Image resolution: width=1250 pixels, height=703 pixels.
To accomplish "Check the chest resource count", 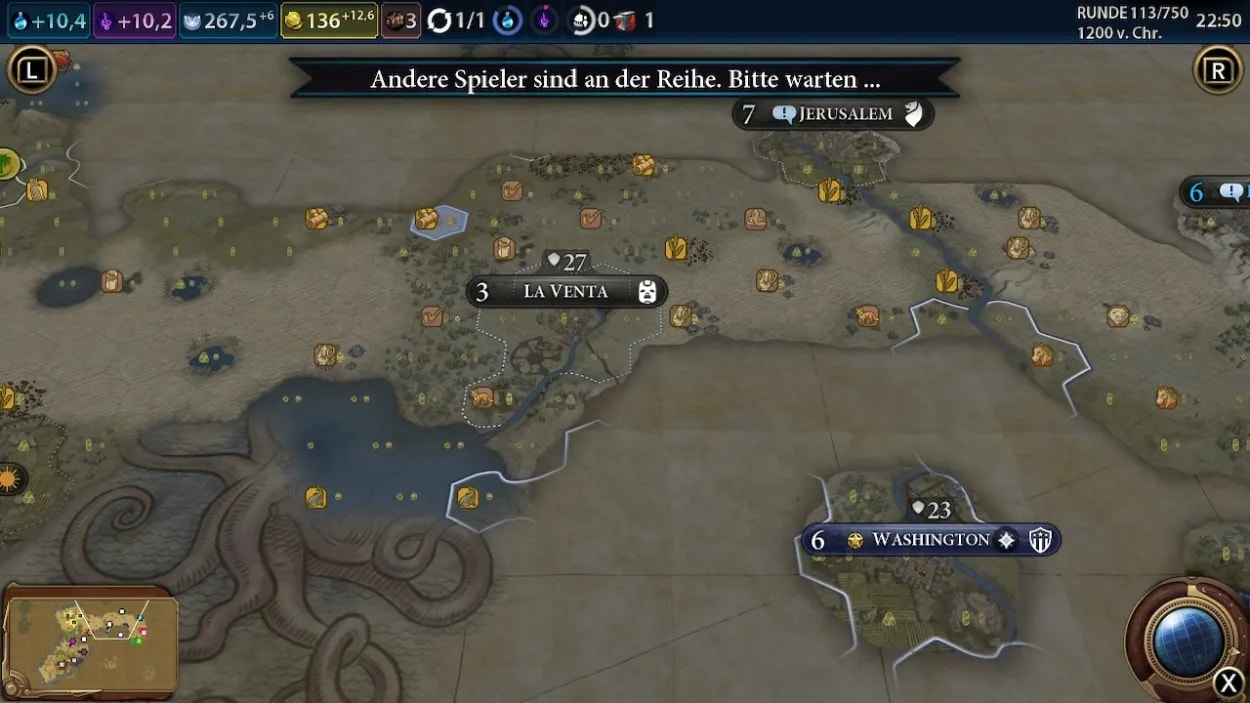I will pos(400,20).
